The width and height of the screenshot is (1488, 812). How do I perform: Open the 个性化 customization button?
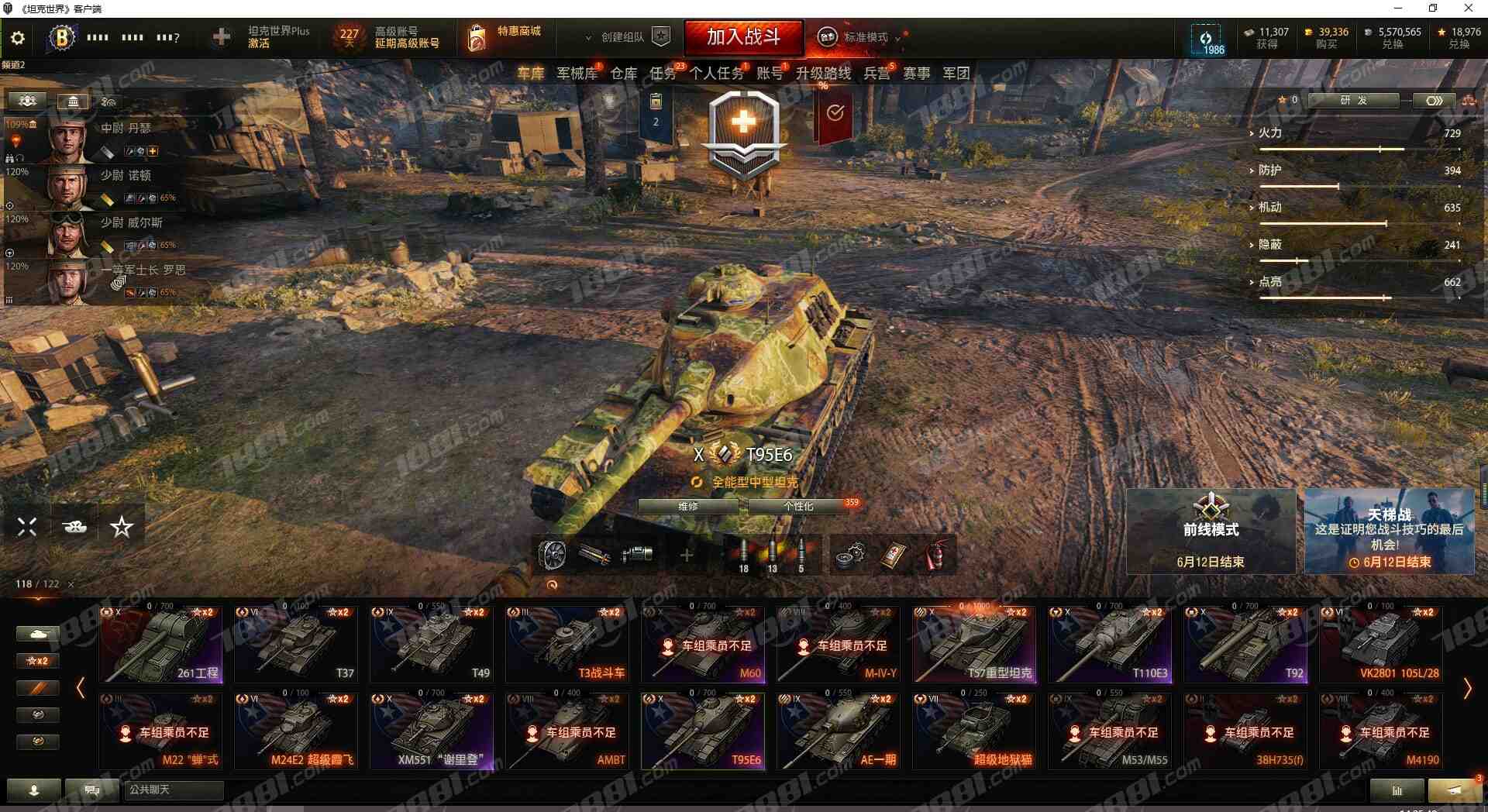tap(798, 507)
